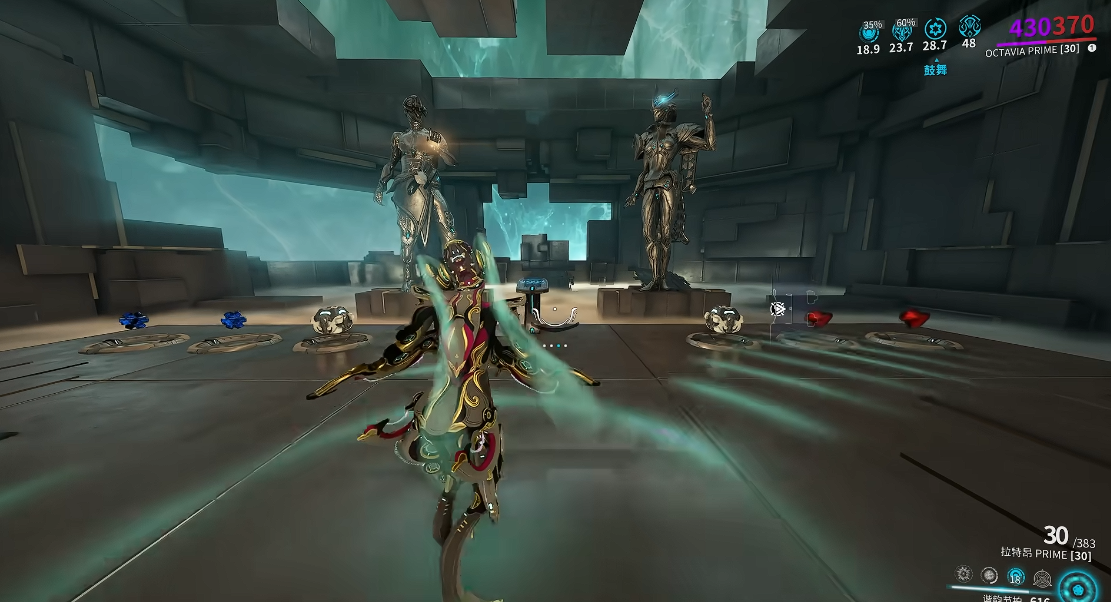Activate the Amp ability icon

1042,577
